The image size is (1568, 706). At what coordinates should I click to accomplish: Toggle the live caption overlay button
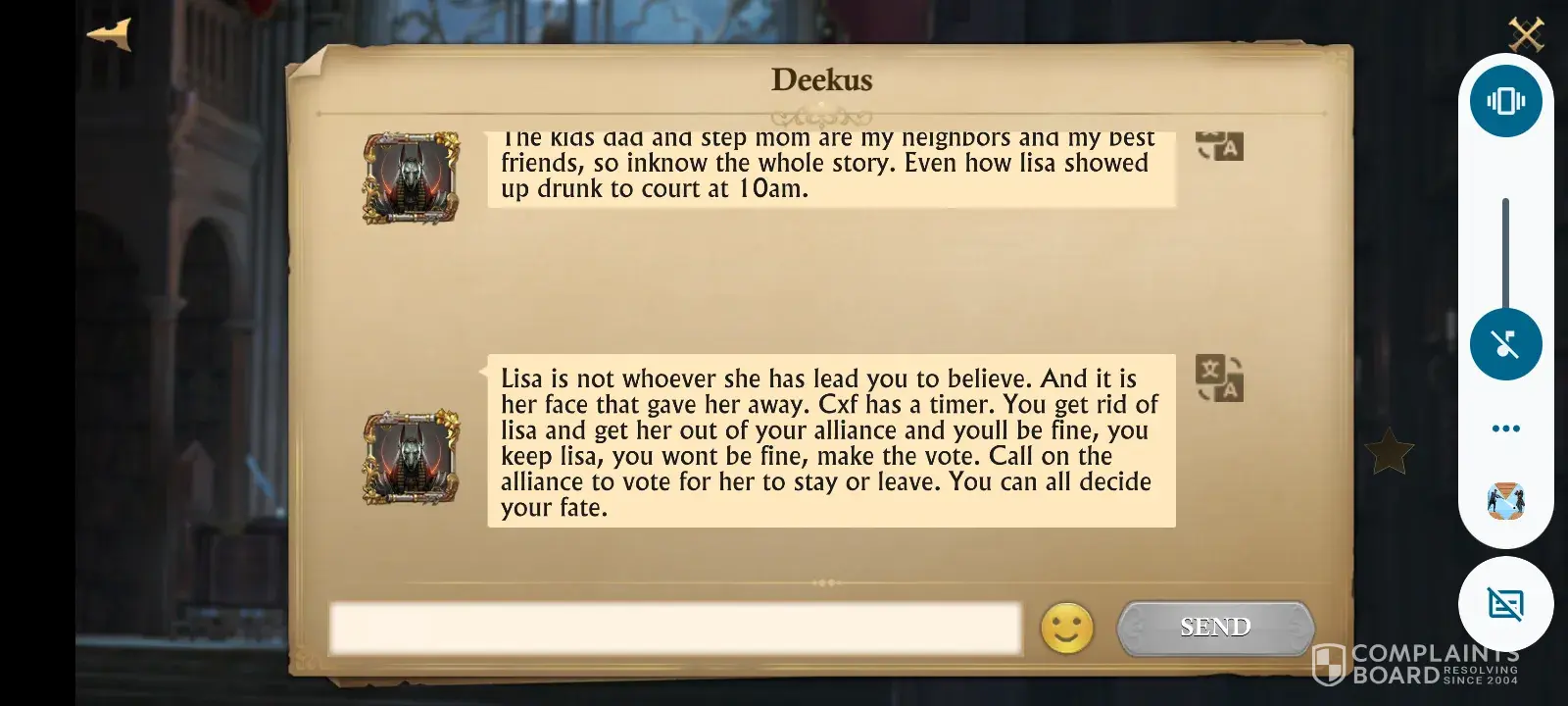(x=1505, y=604)
